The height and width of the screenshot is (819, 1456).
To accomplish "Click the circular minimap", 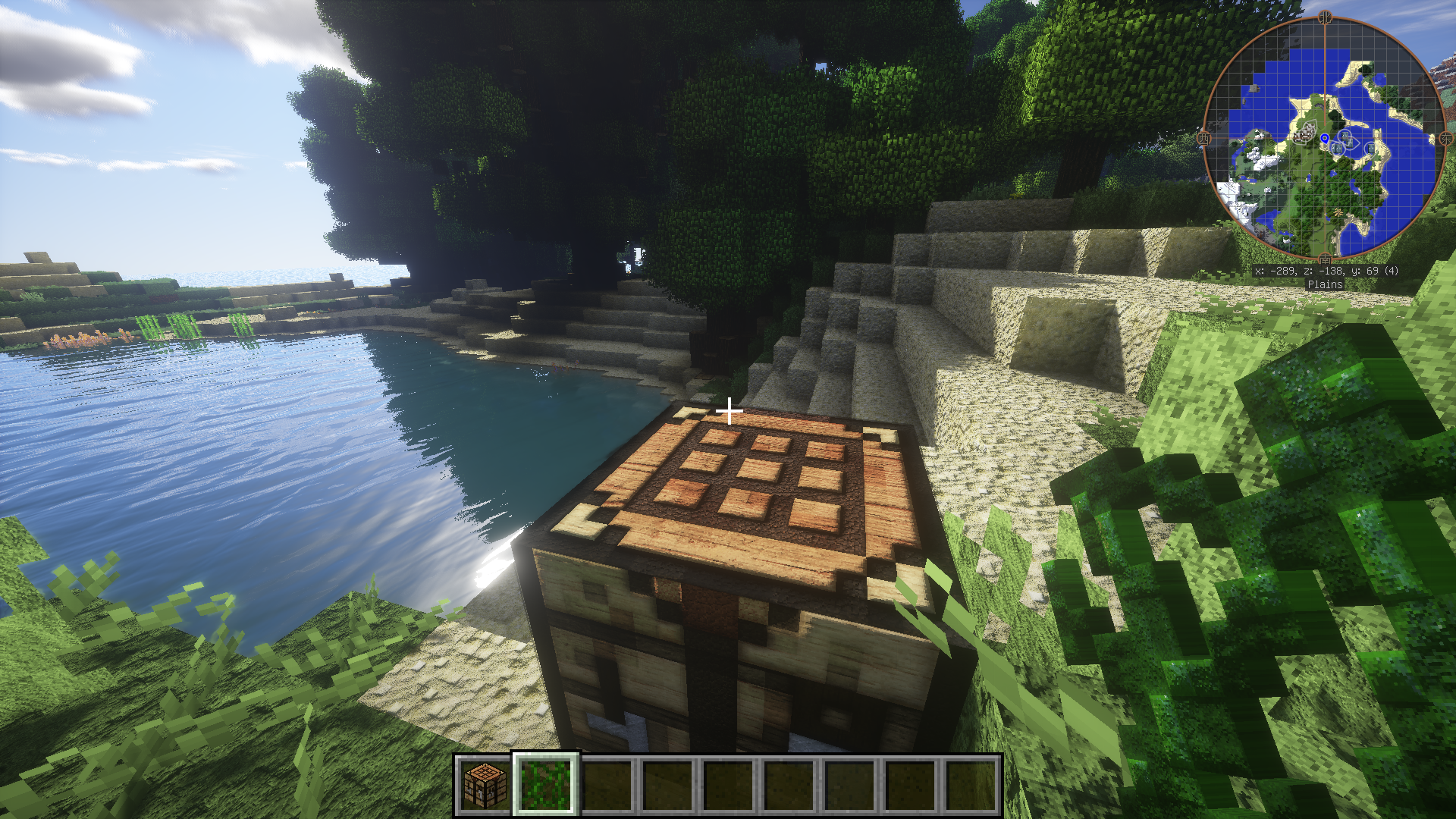I will point(1324,138).
